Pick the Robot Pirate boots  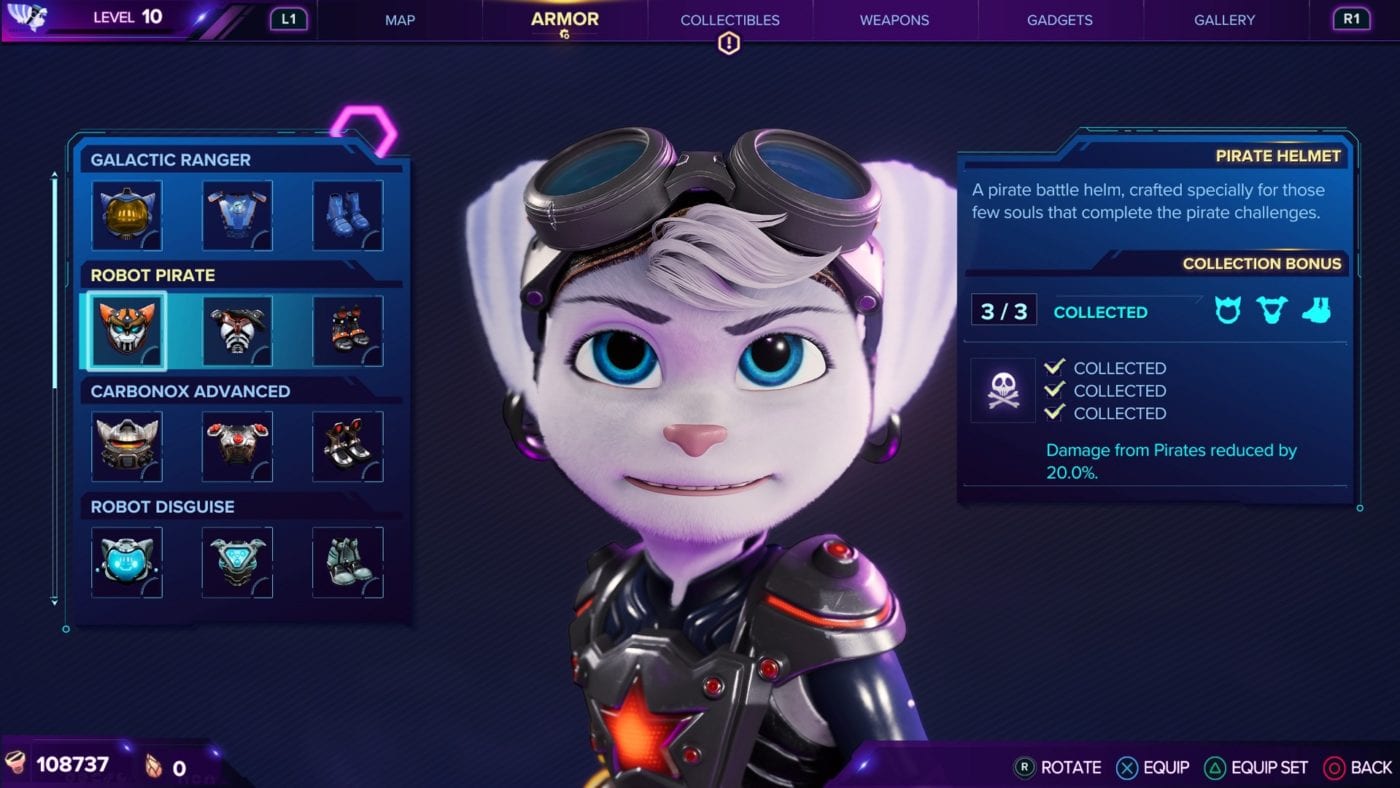point(347,330)
